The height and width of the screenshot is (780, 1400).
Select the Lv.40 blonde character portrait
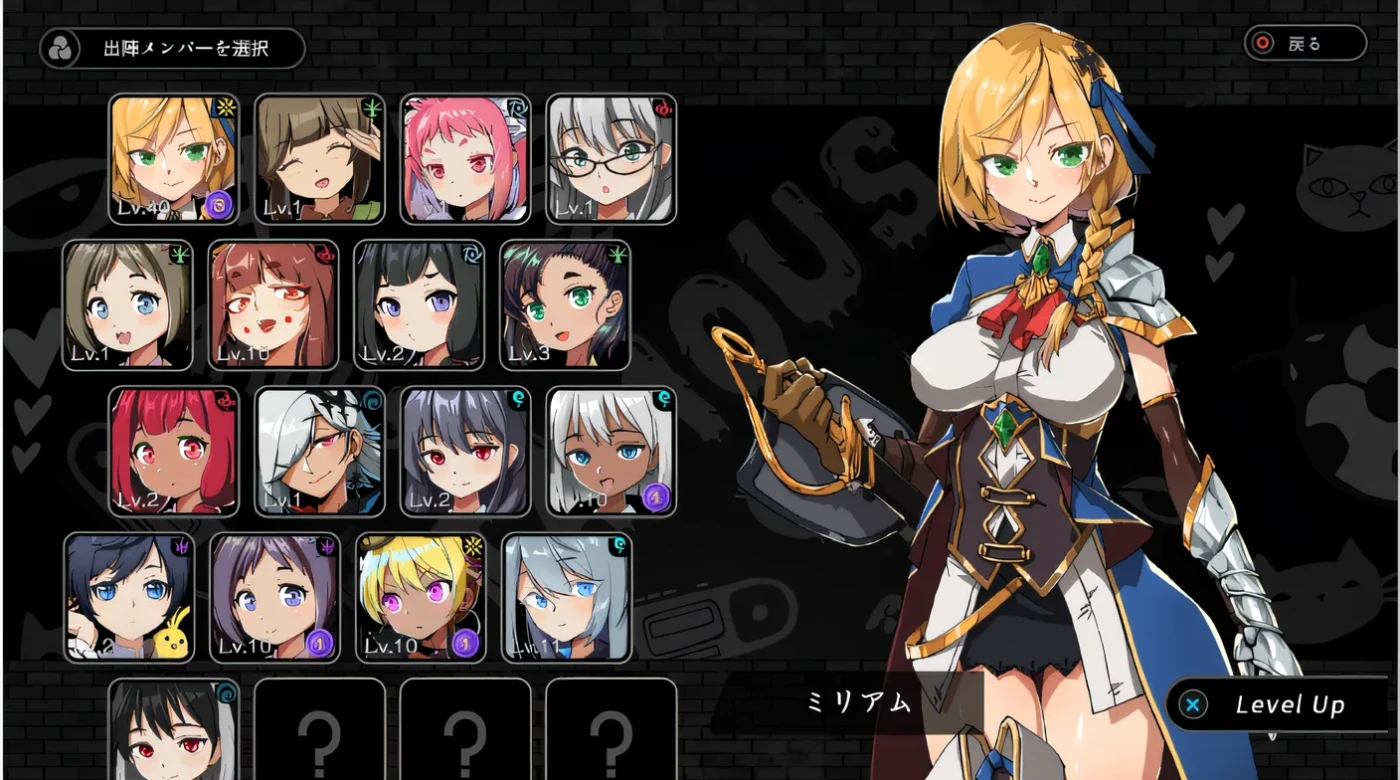pos(175,160)
